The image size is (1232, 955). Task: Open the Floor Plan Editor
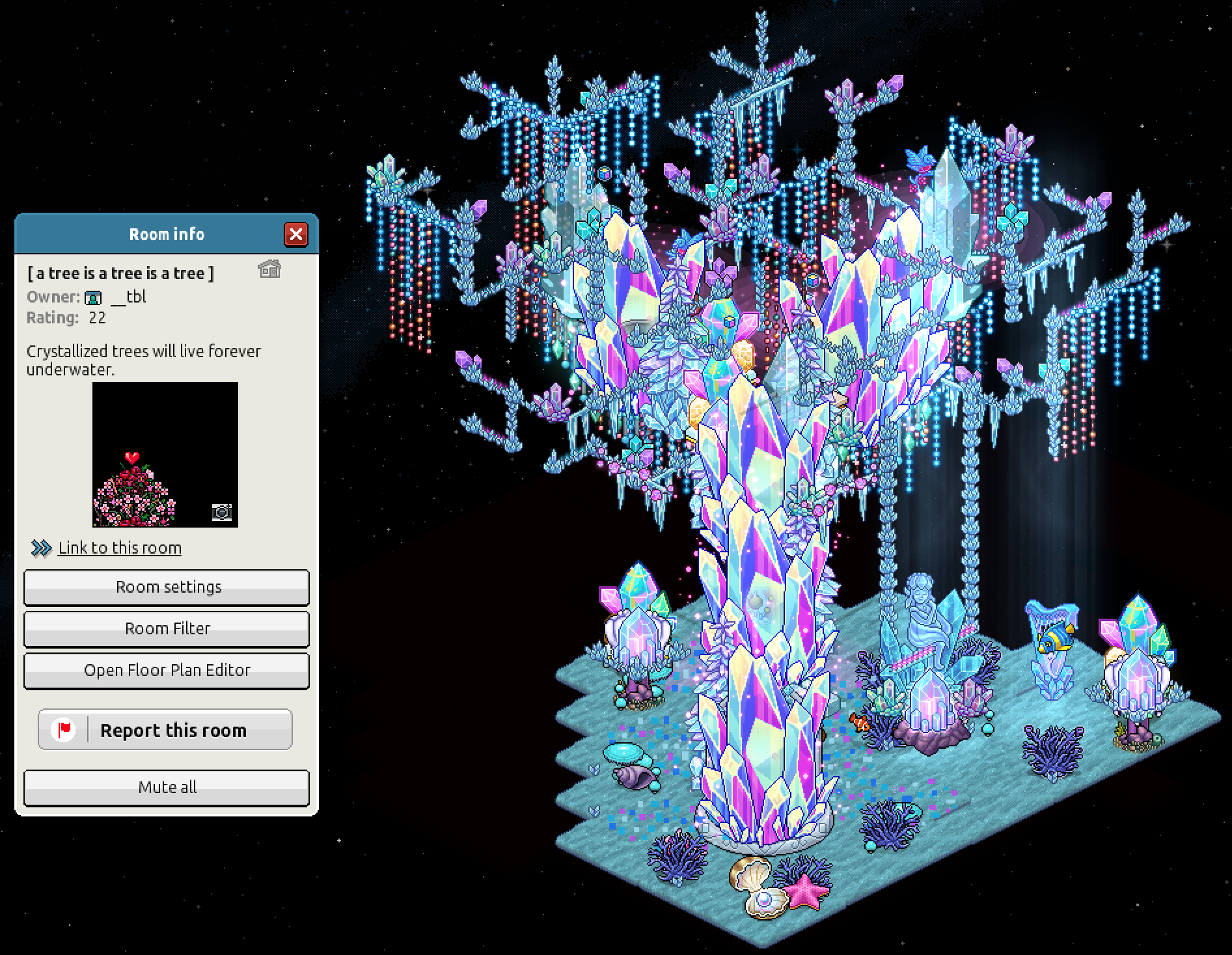tap(167, 670)
